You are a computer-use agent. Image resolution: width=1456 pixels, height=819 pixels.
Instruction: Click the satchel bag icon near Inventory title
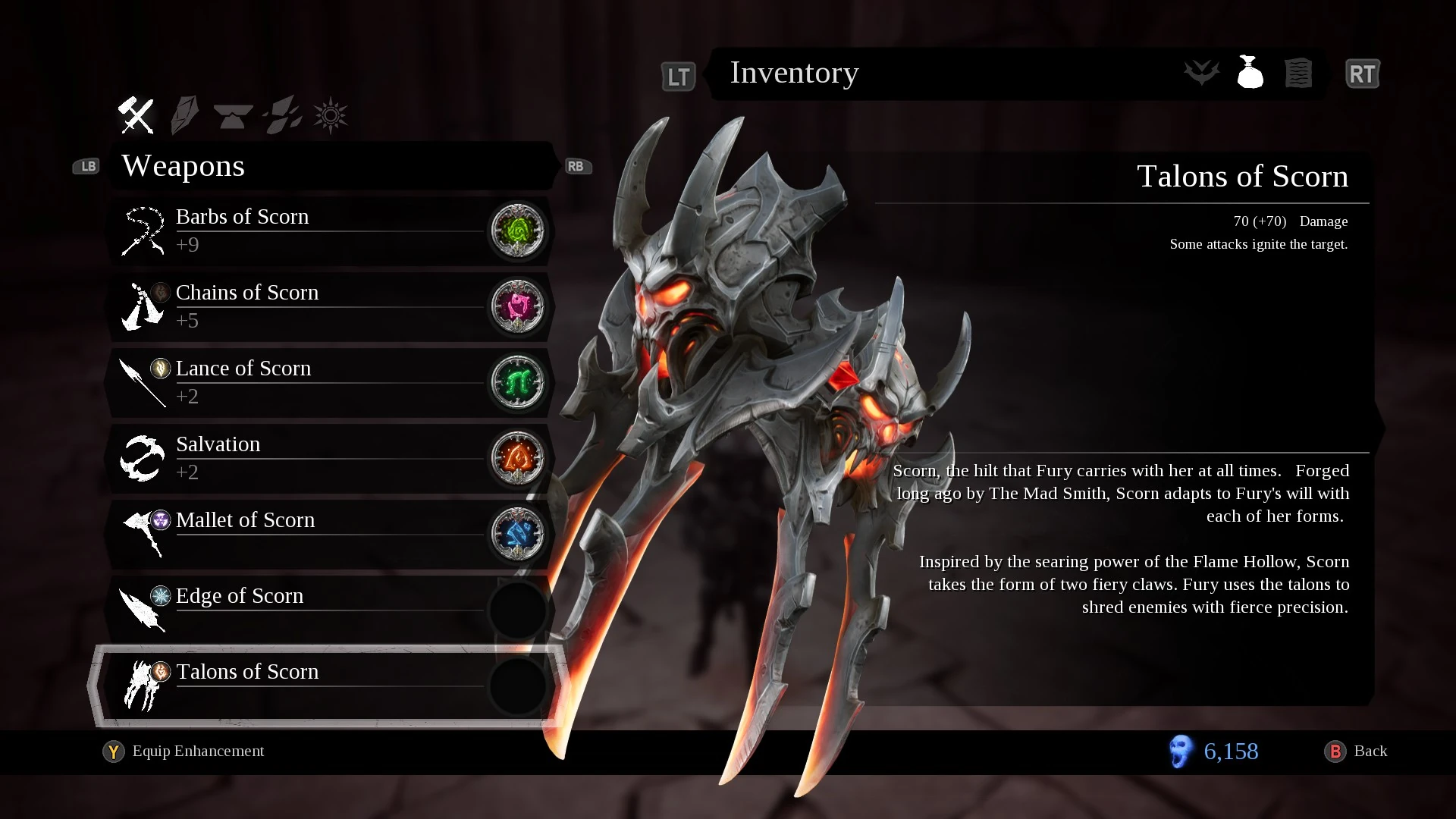(x=1250, y=73)
